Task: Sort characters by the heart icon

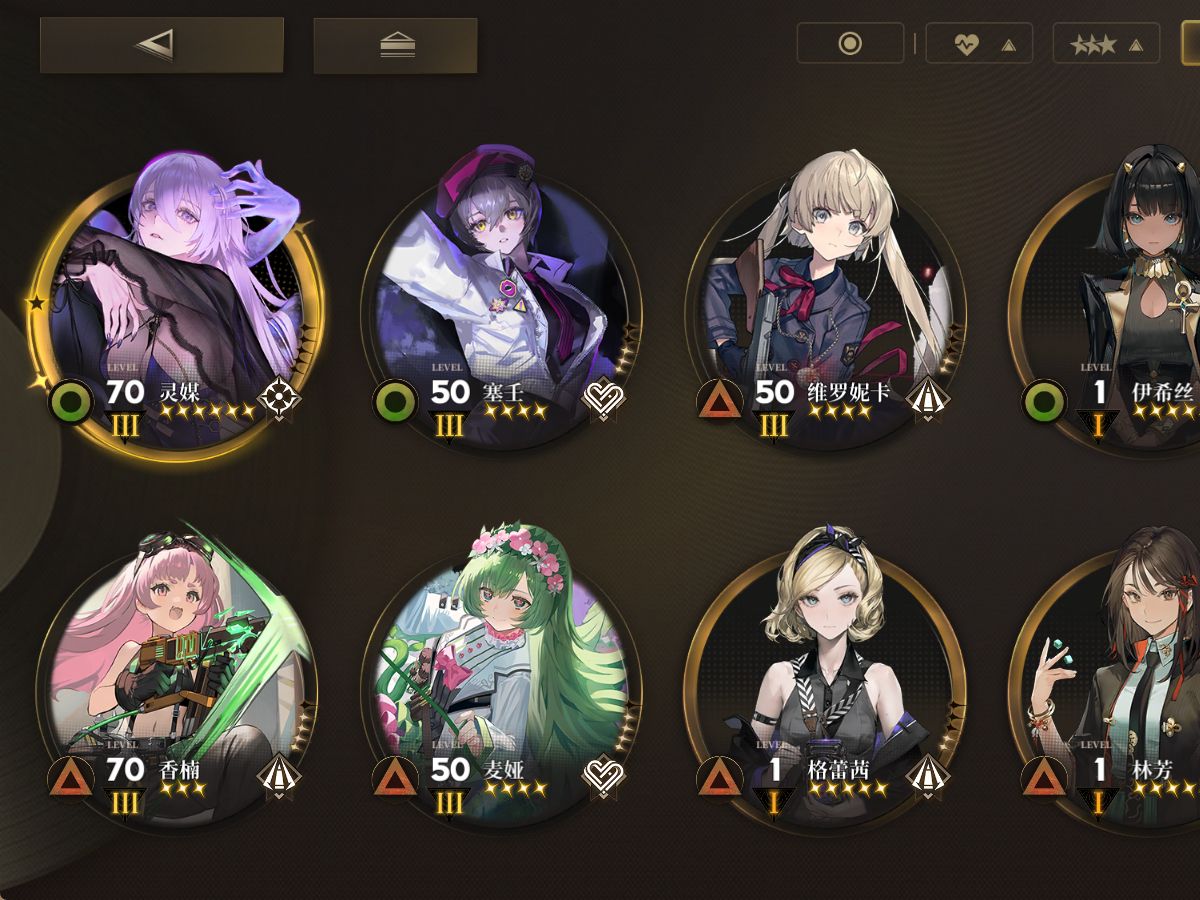Action: tap(978, 44)
